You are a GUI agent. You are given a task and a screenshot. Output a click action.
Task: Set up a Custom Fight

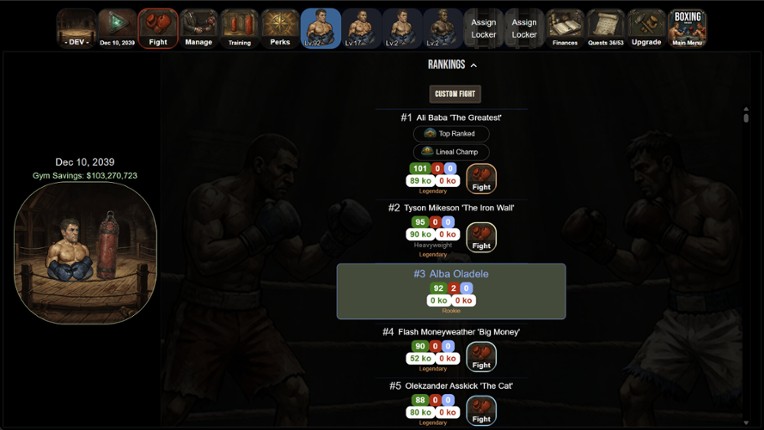click(x=455, y=94)
